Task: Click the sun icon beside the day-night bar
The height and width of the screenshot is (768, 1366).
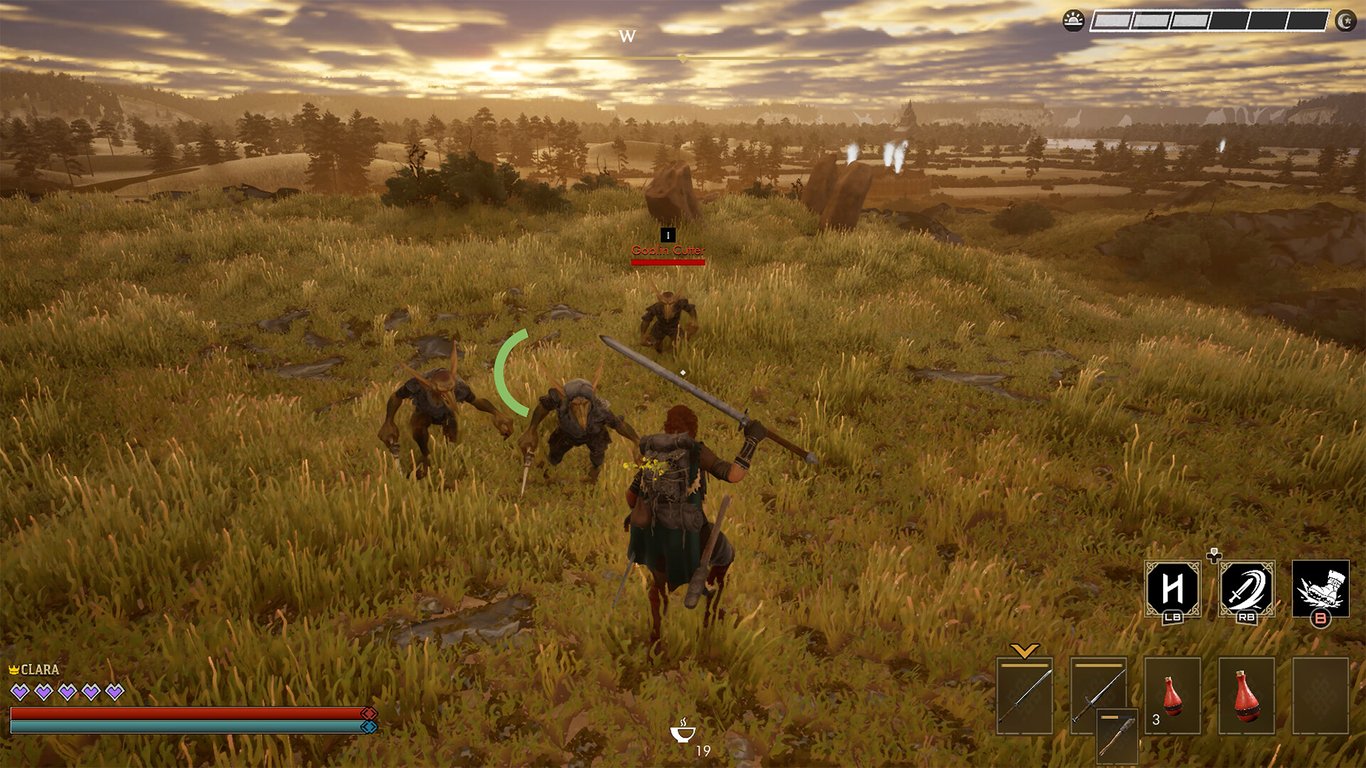Action: [x=1072, y=19]
